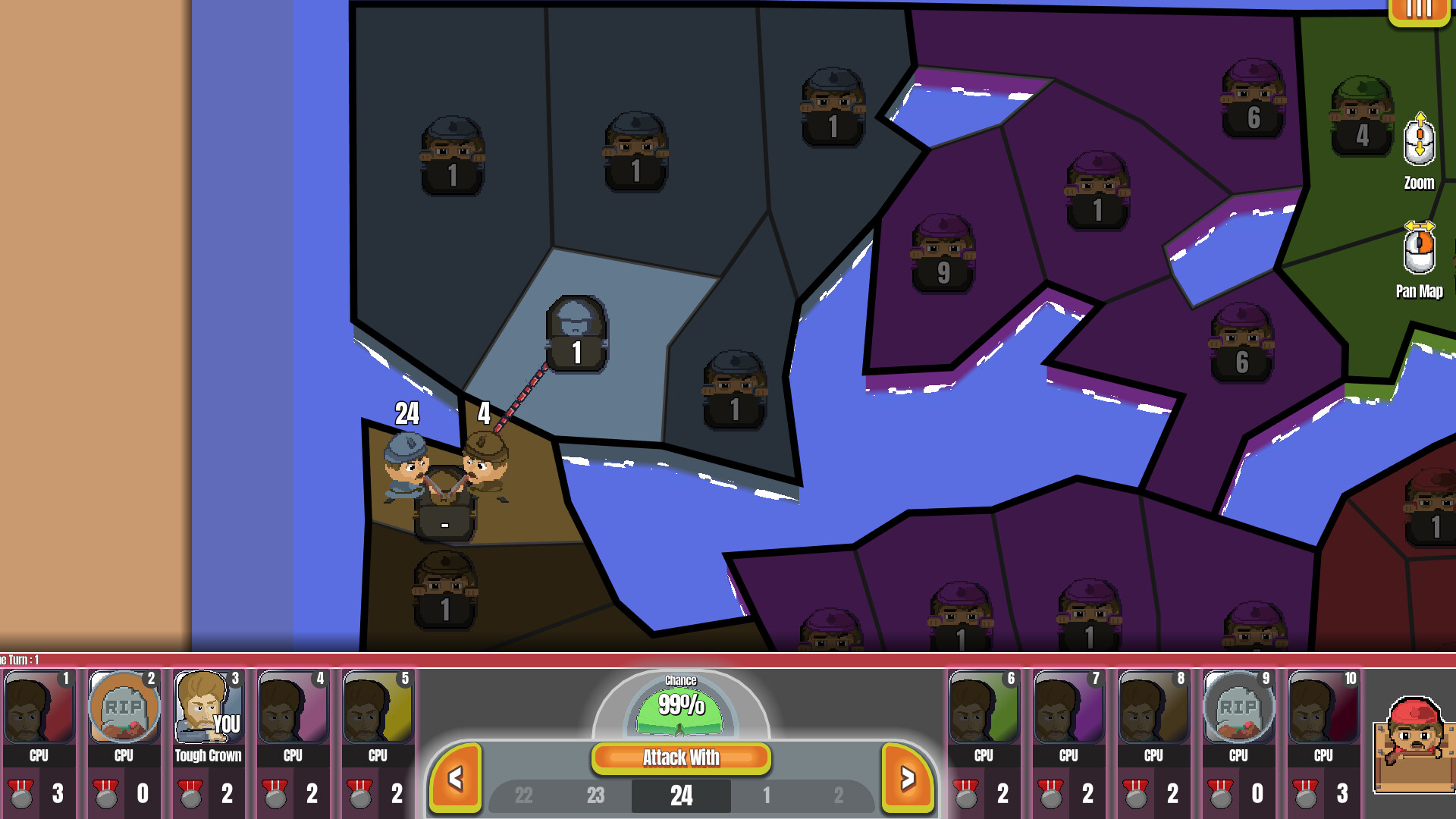Select the defending soldier showing 4 troops
The image size is (1456, 819).
click(x=485, y=455)
